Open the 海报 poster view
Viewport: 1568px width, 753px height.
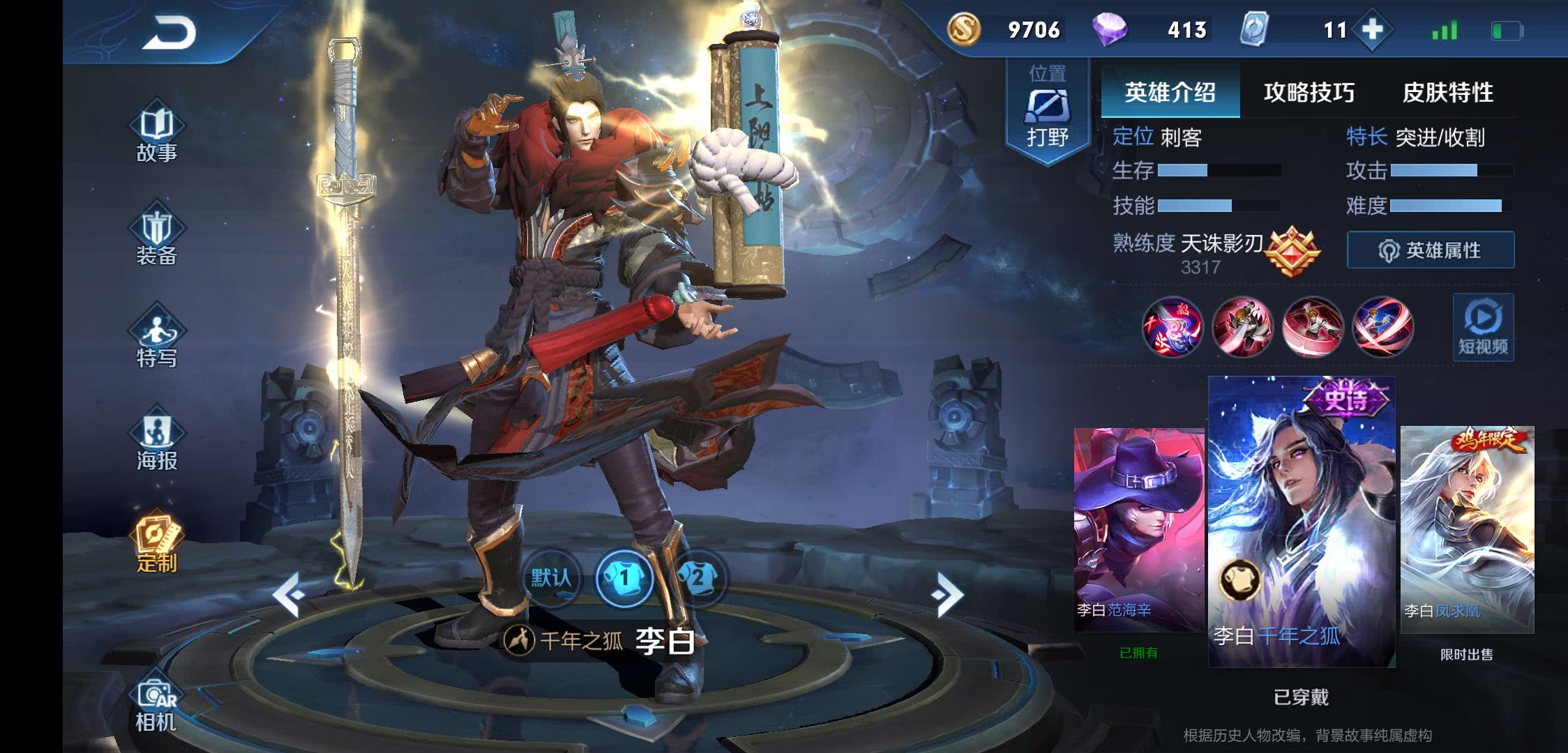(157, 443)
